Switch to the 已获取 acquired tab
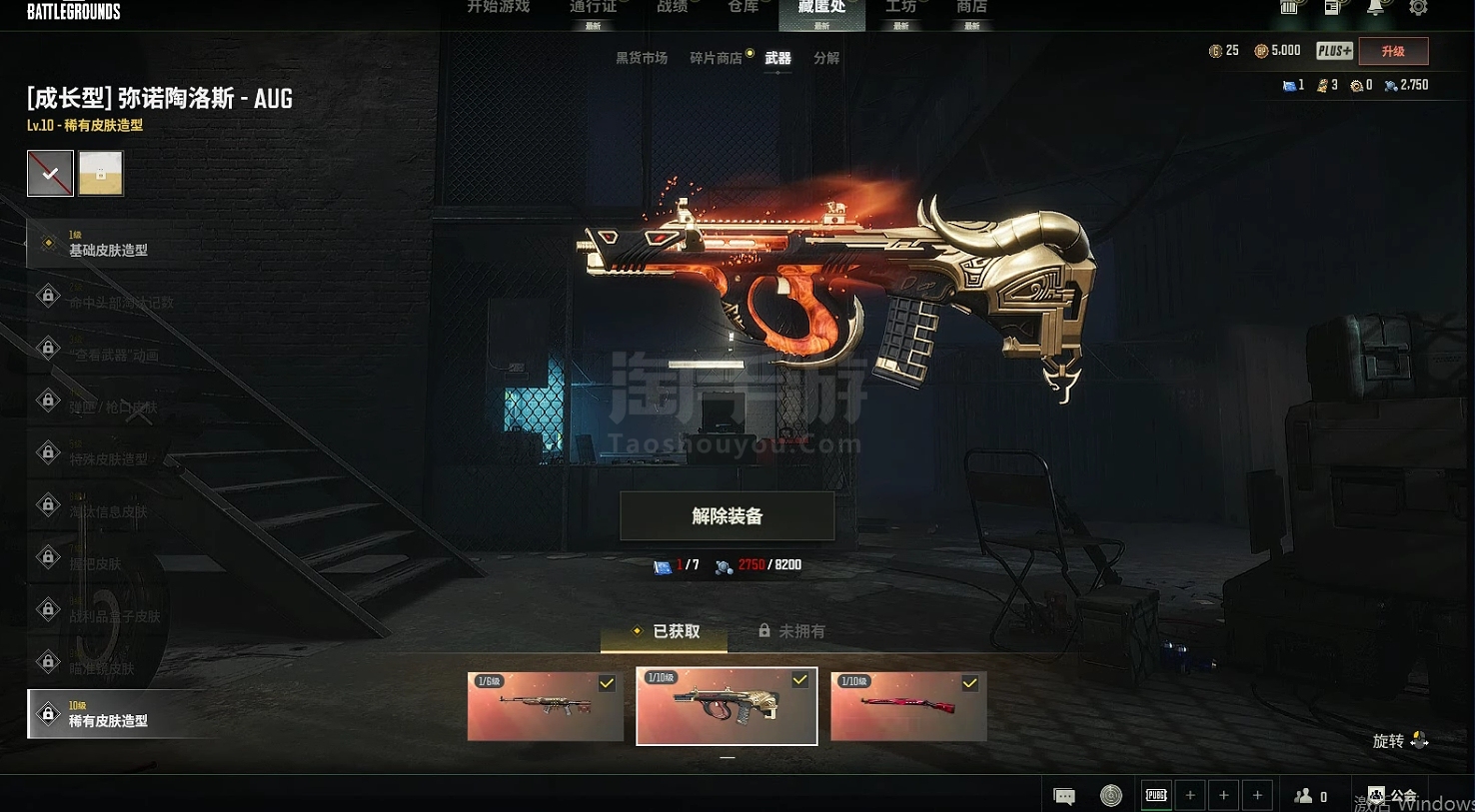The image size is (1475, 812). tap(665, 631)
